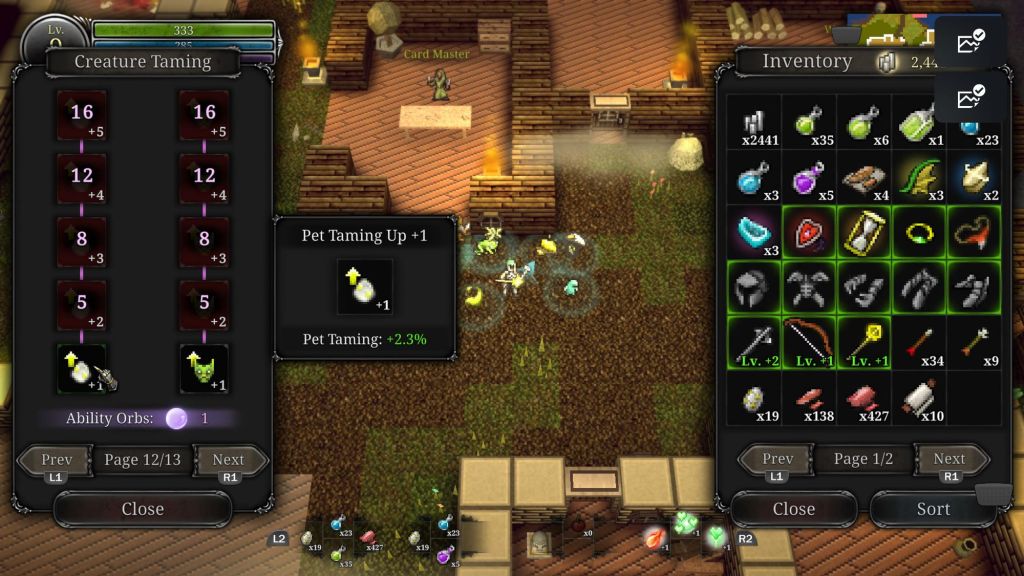The width and height of the screenshot is (1024, 576).
Task: Select the hourglass item slot
Action: [864, 232]
